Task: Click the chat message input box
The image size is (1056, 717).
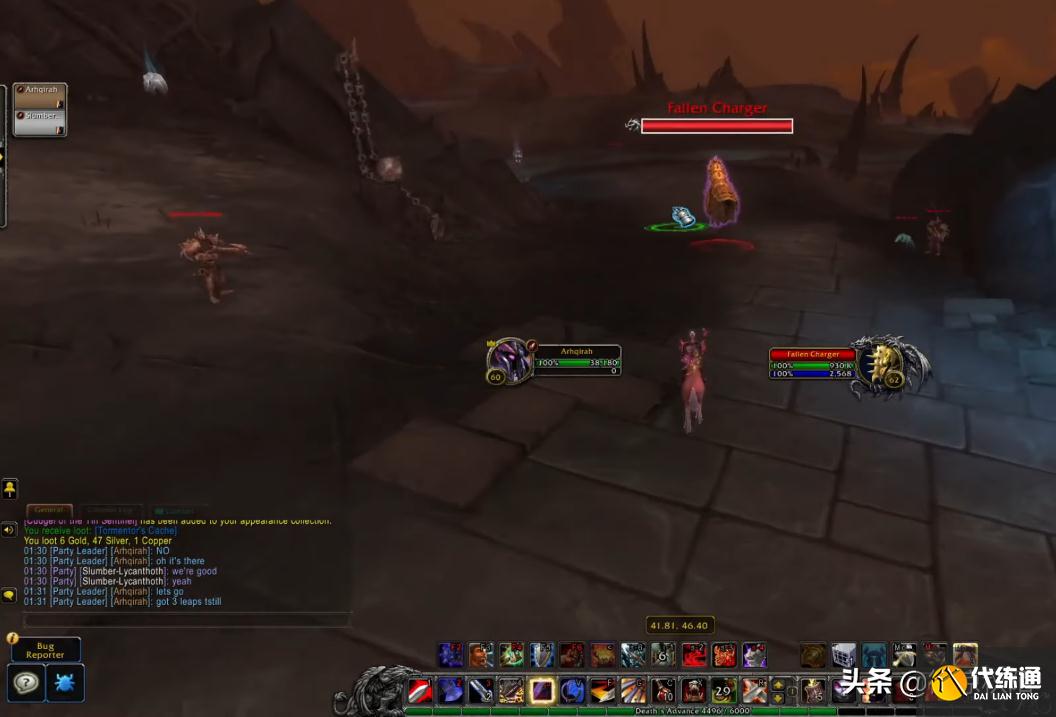Action: coord(187,620)
